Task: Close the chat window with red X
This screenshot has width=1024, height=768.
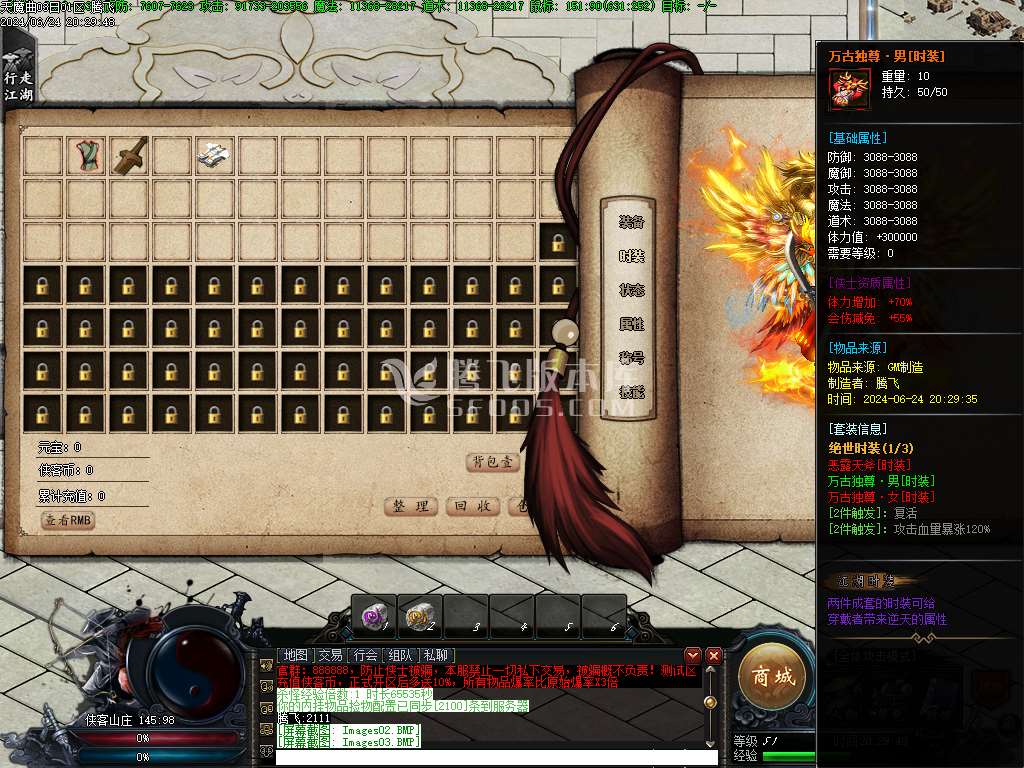Action: (713, 655)
